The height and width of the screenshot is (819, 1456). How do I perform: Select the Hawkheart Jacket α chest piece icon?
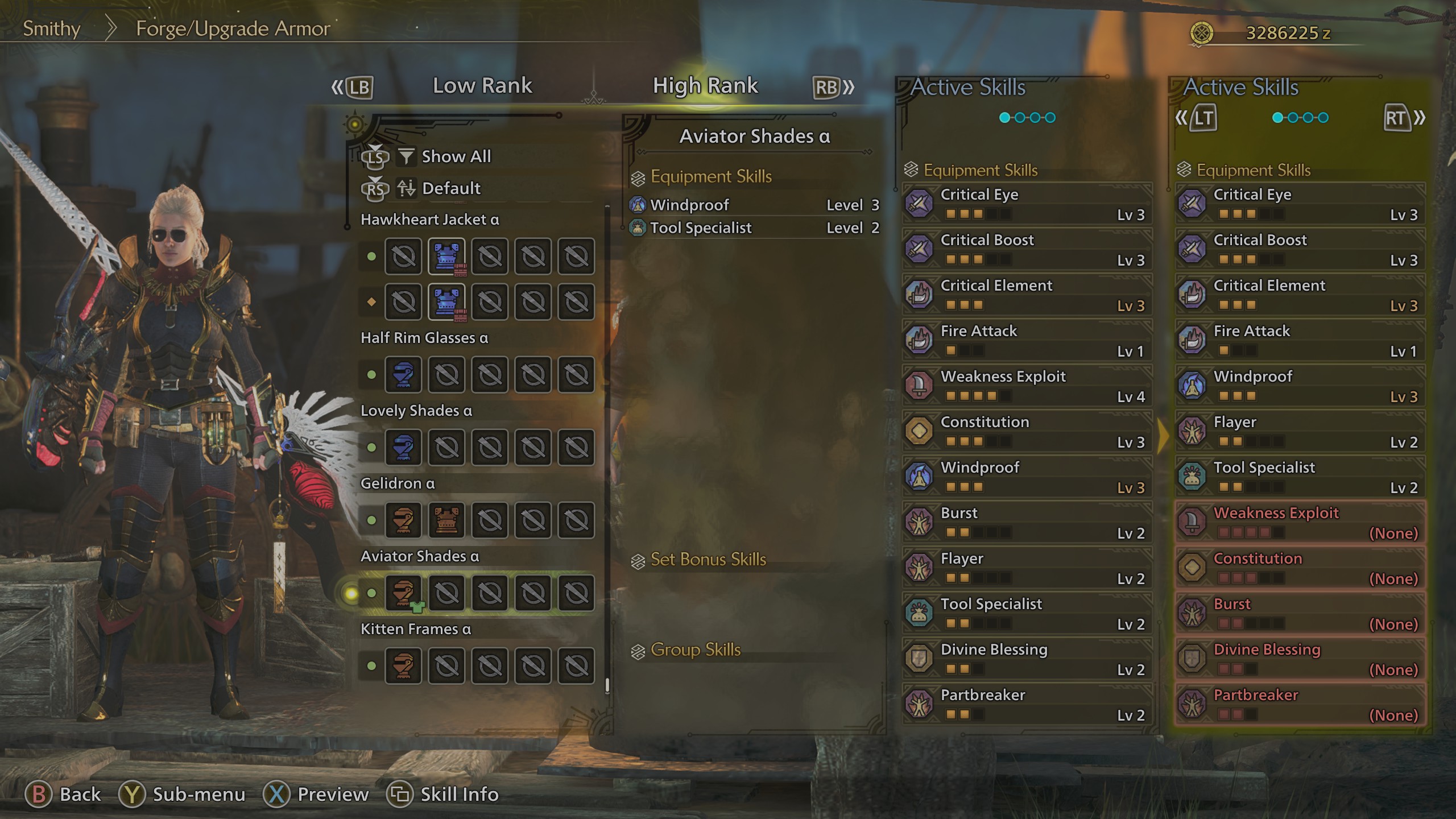(447, 257)
